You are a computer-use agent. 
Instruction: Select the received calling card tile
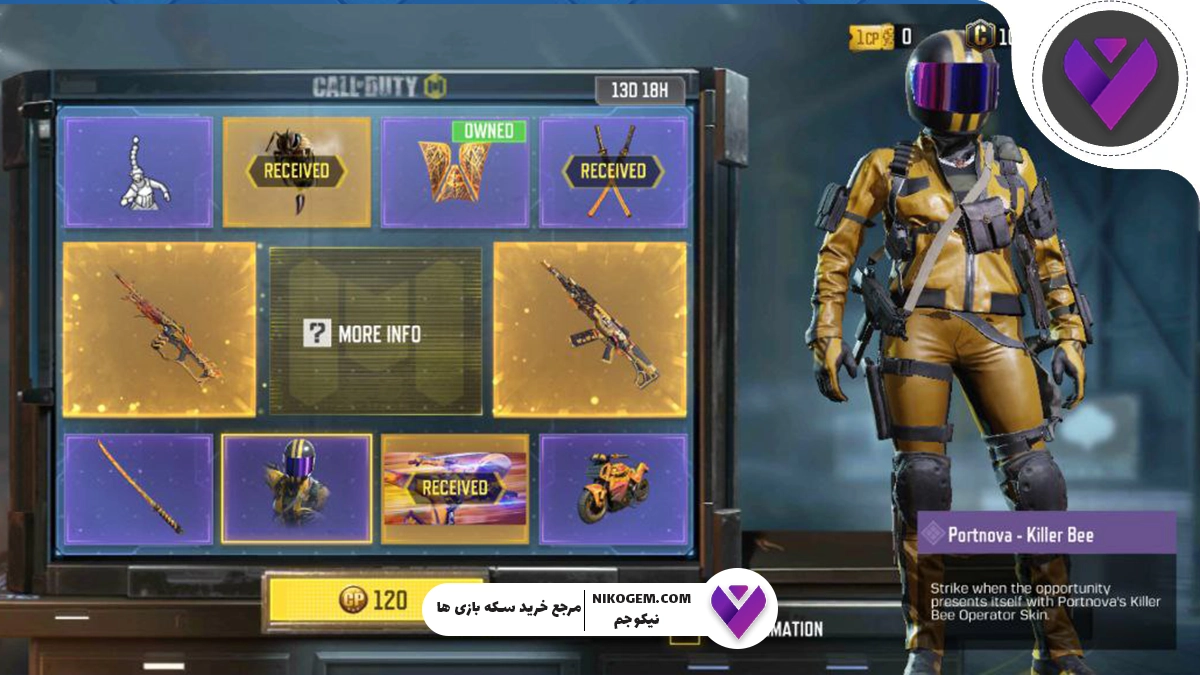tap(455, 489)
